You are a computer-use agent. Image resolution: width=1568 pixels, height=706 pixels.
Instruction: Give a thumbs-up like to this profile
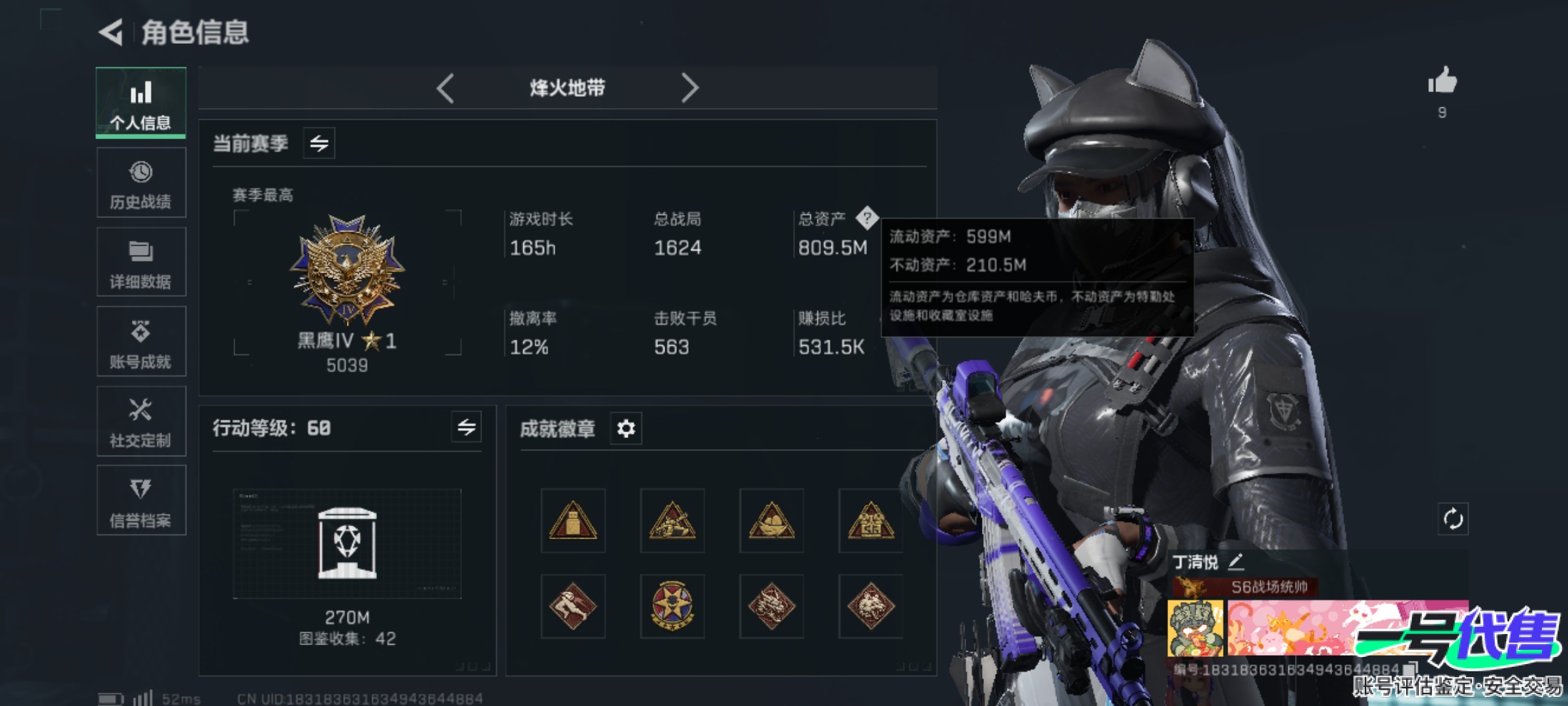(x=1443, y=82)
